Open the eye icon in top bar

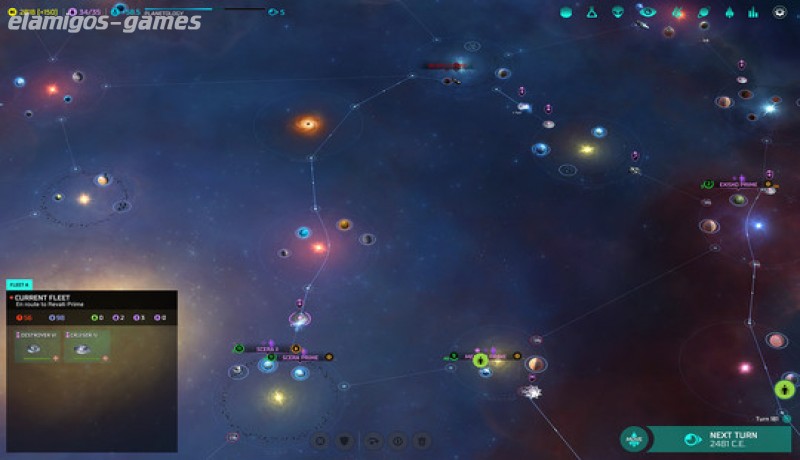647,12
